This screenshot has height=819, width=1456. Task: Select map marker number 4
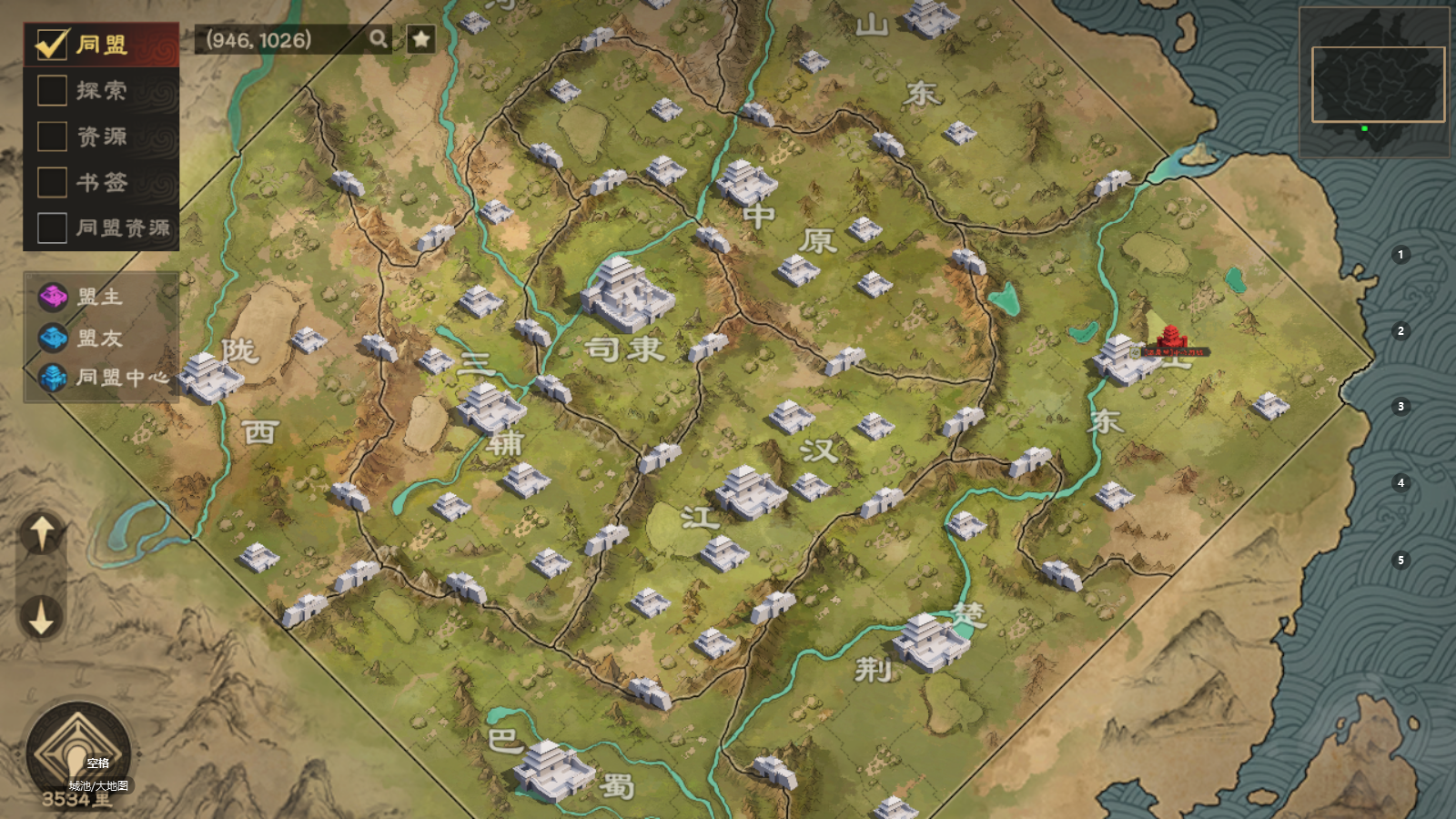pyautogui.click(x=1400, y=482)
